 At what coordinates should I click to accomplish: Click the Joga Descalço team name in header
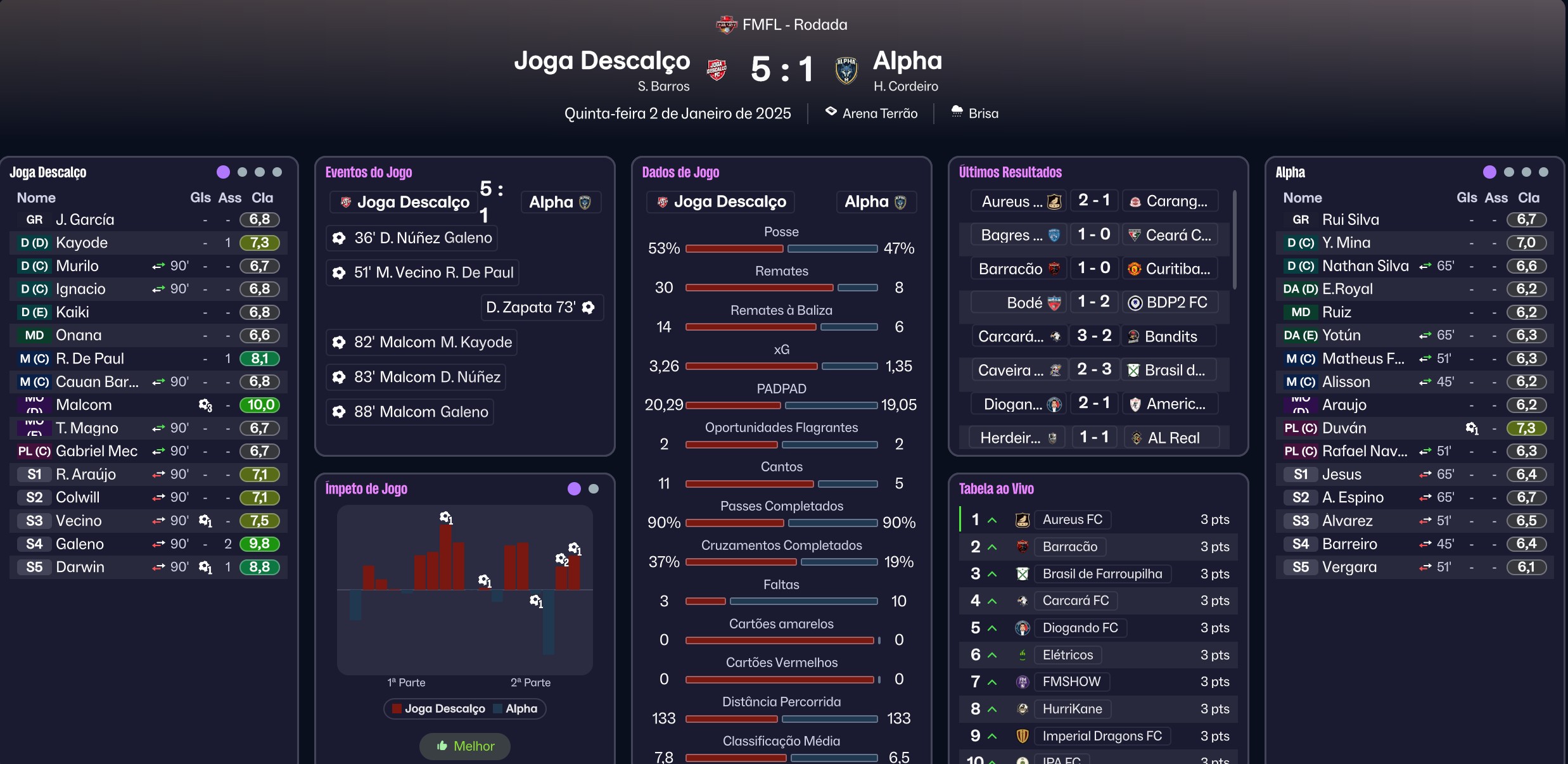click(x=602, y=61)
